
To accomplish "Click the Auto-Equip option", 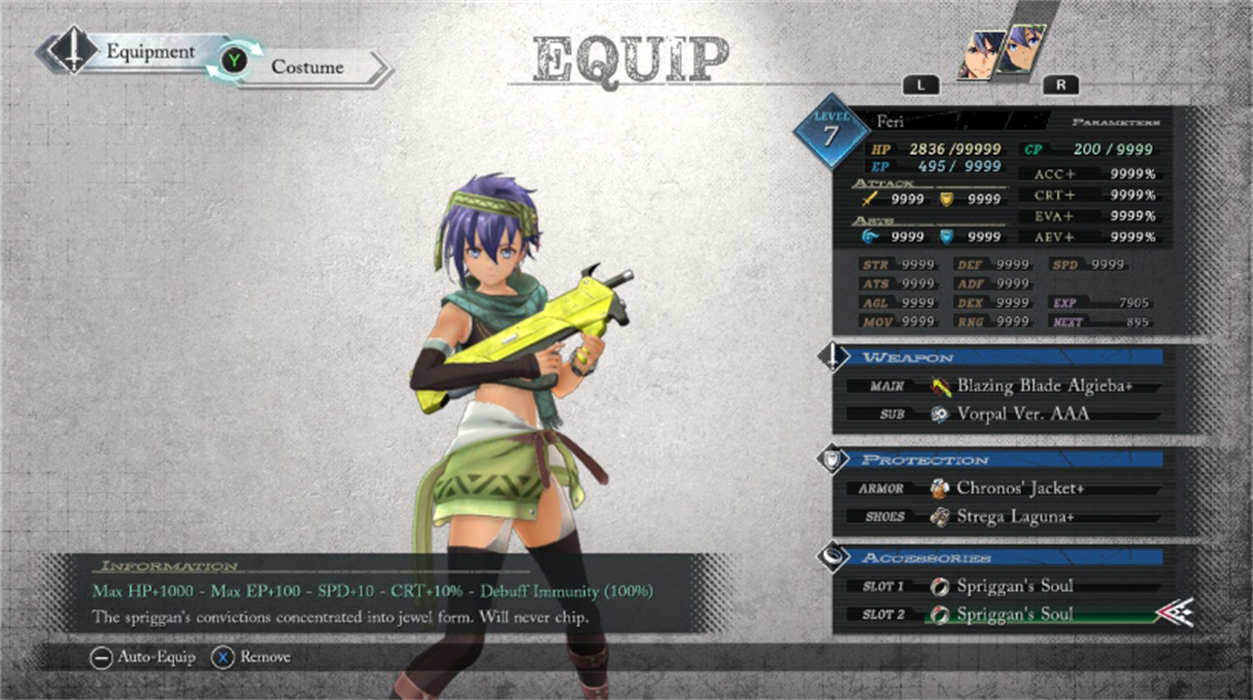I will 138,657.
